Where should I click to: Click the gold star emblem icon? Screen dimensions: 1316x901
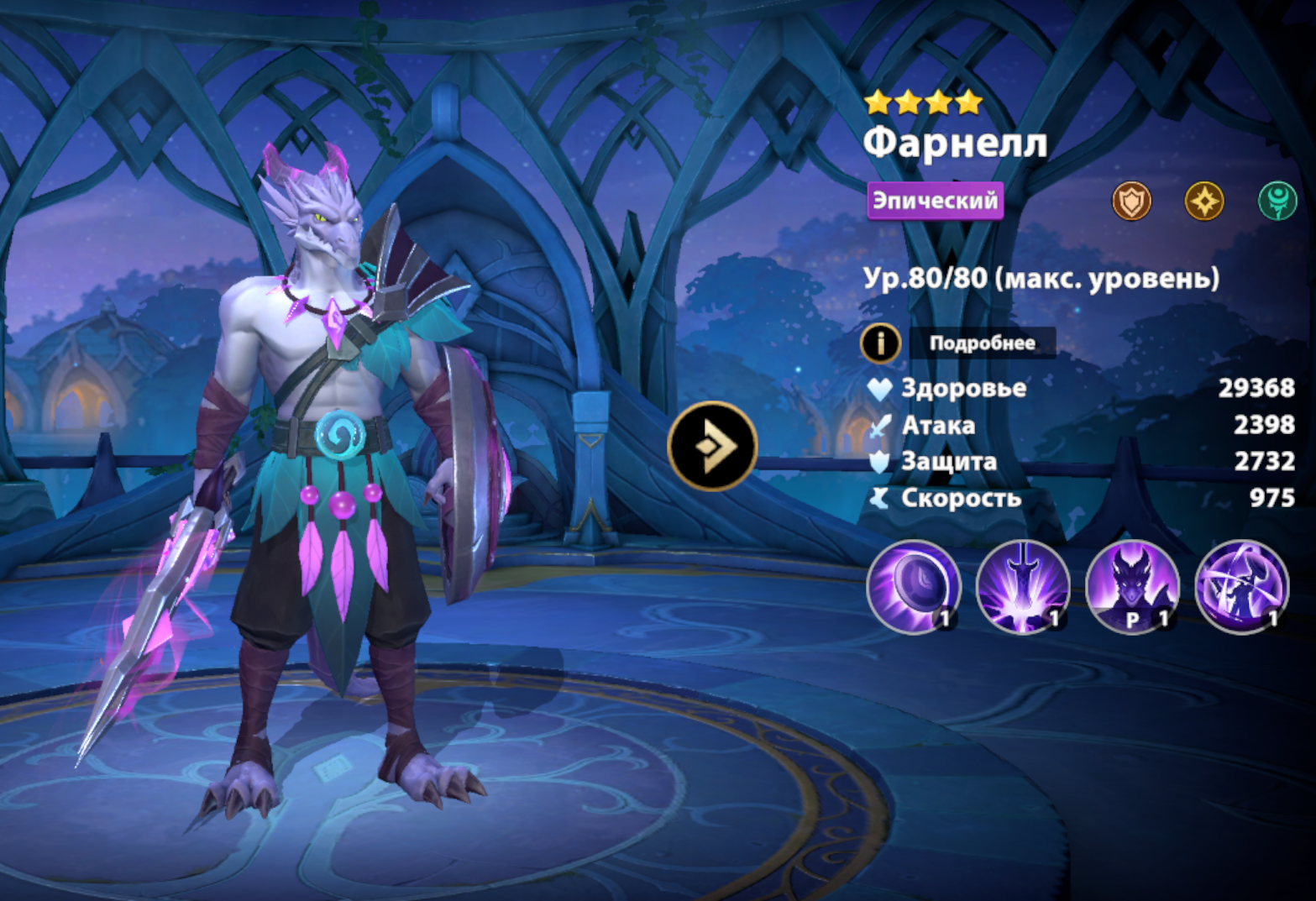tap(1203, 202)
